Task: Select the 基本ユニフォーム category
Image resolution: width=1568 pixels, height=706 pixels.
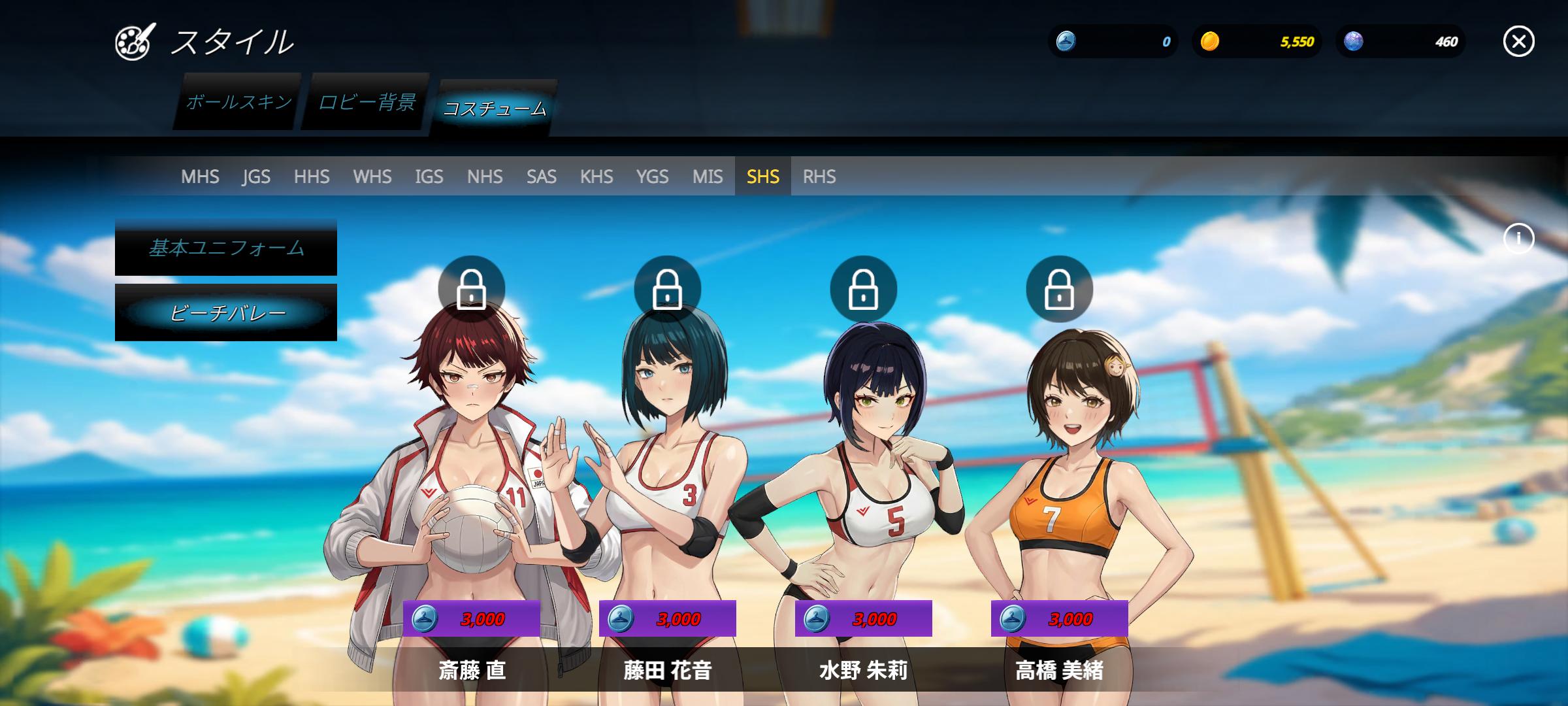Action: [226, 248]
